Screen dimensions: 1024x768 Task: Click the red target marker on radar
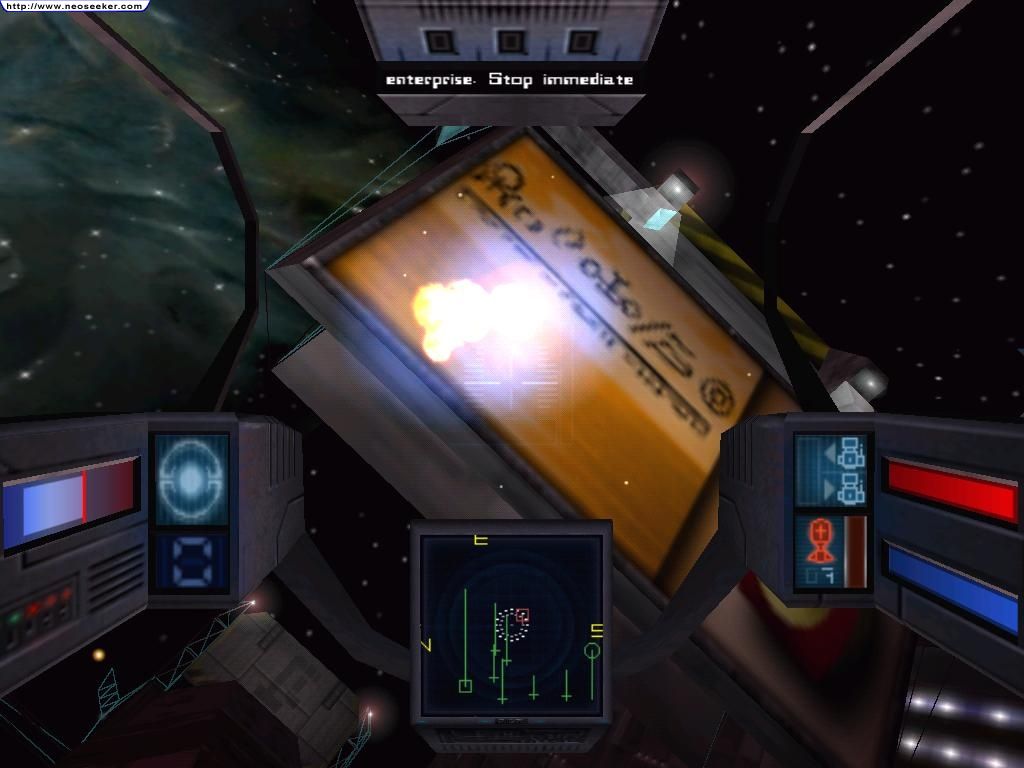[x=522, y=614]
